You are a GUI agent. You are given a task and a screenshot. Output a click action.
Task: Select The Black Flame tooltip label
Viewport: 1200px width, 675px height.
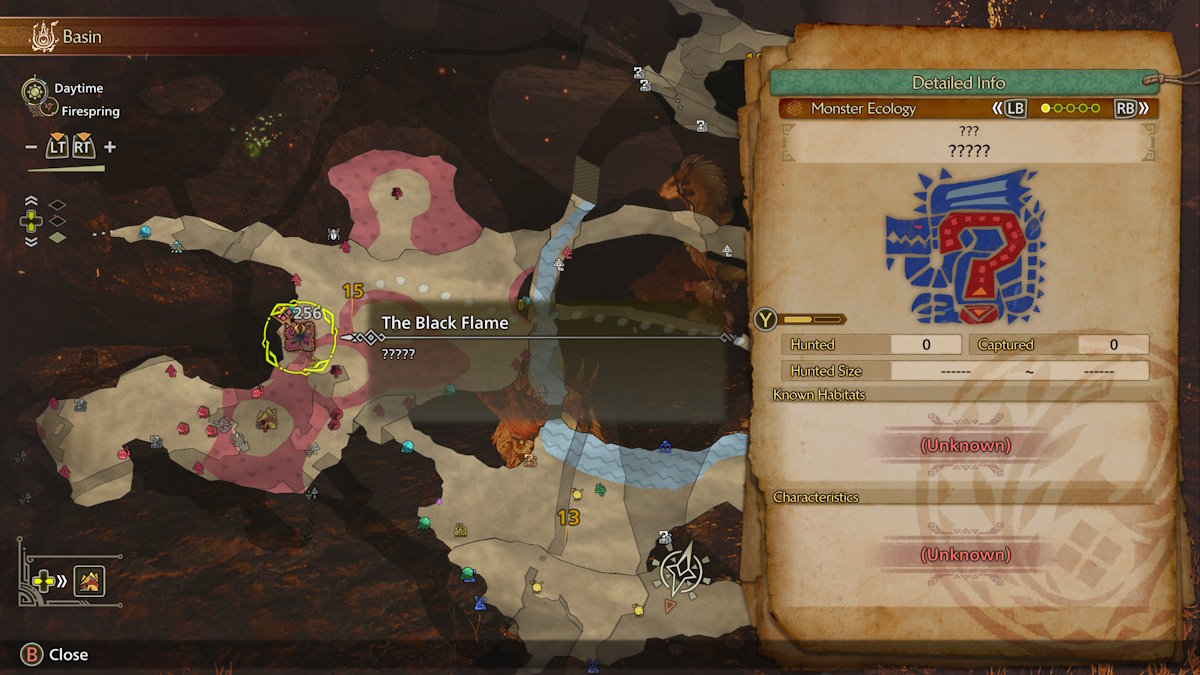[445, 323]
